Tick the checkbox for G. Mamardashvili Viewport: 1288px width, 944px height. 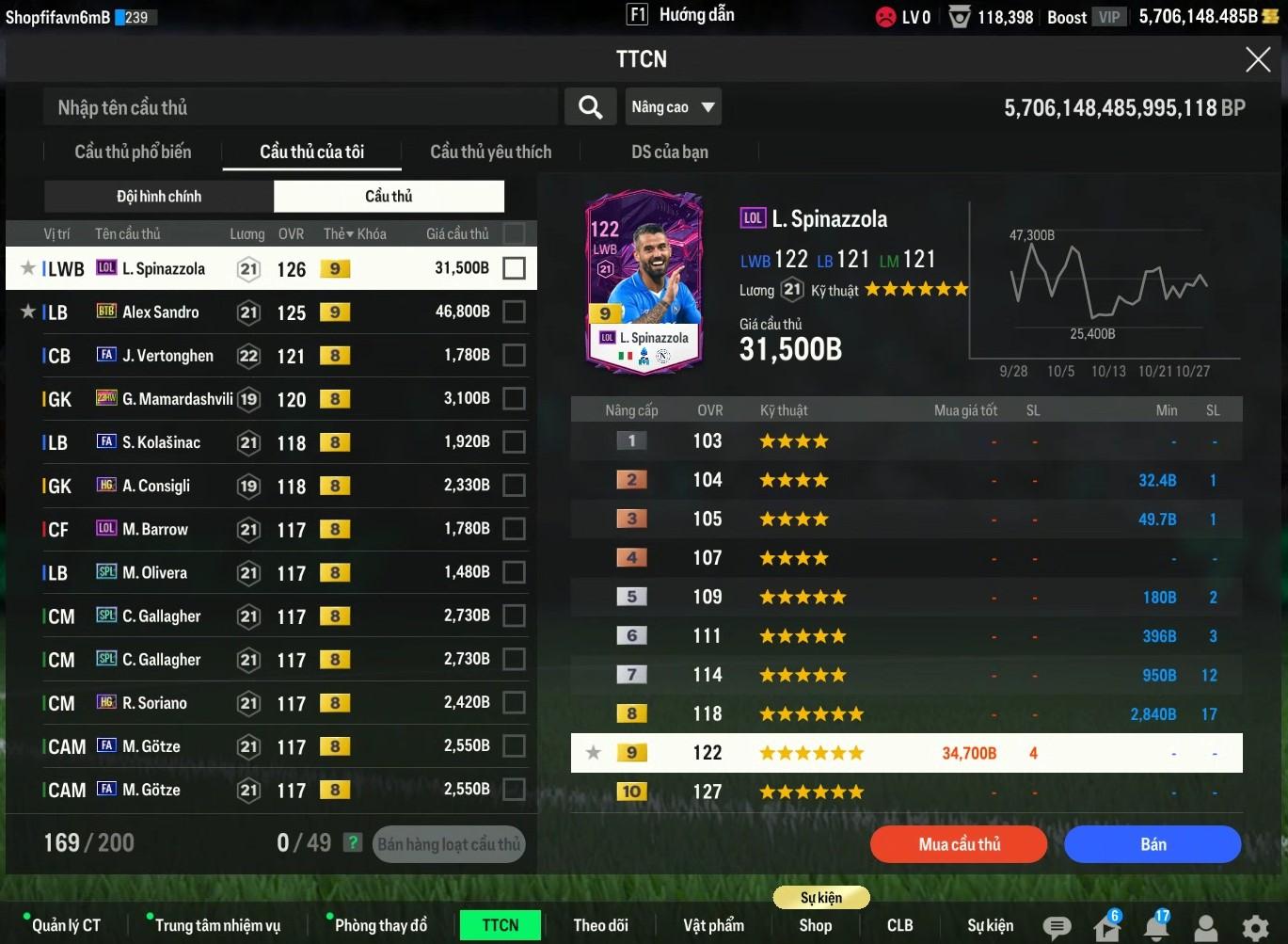[x=514, y=399]
